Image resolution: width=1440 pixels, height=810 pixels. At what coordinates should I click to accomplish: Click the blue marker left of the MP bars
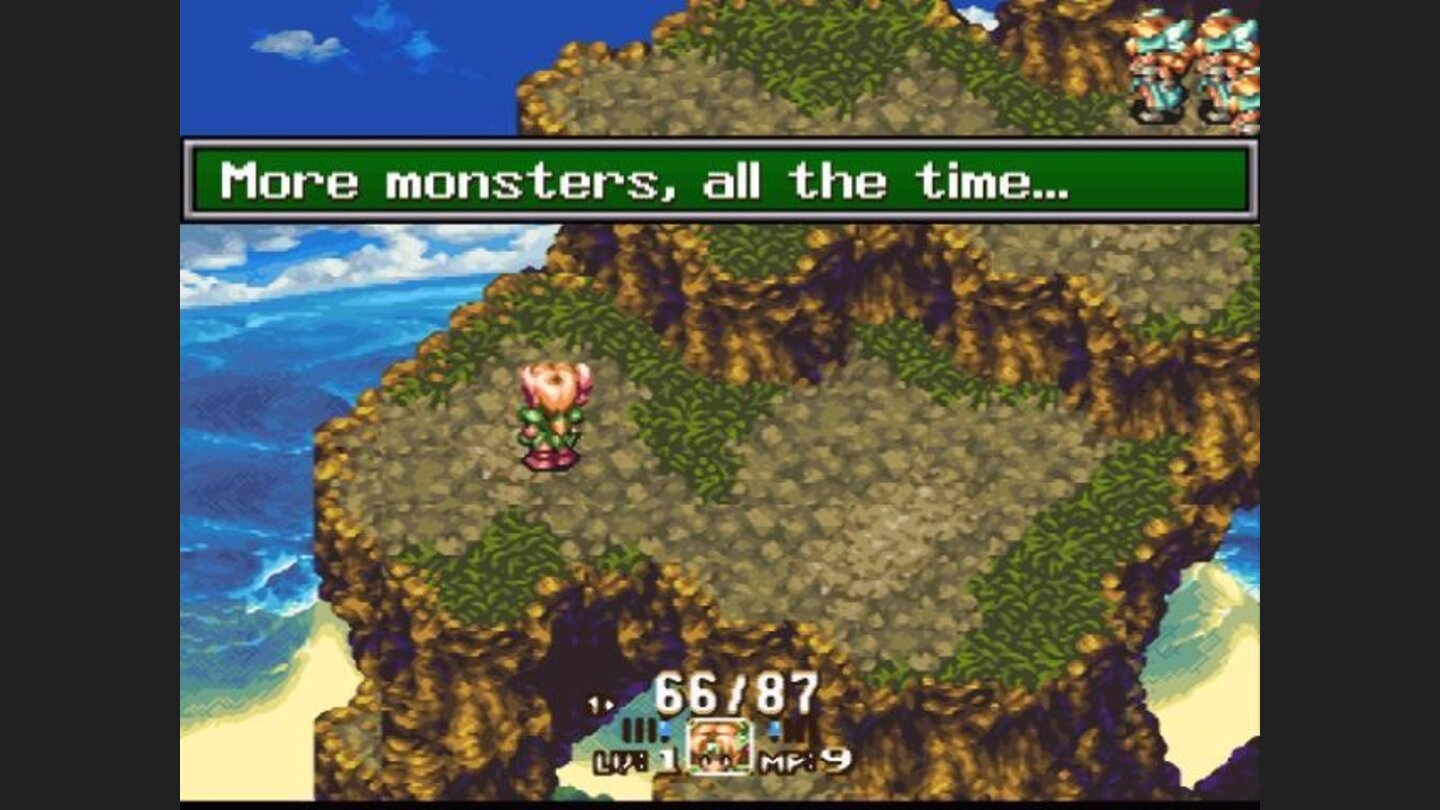(x=772, y=728)
